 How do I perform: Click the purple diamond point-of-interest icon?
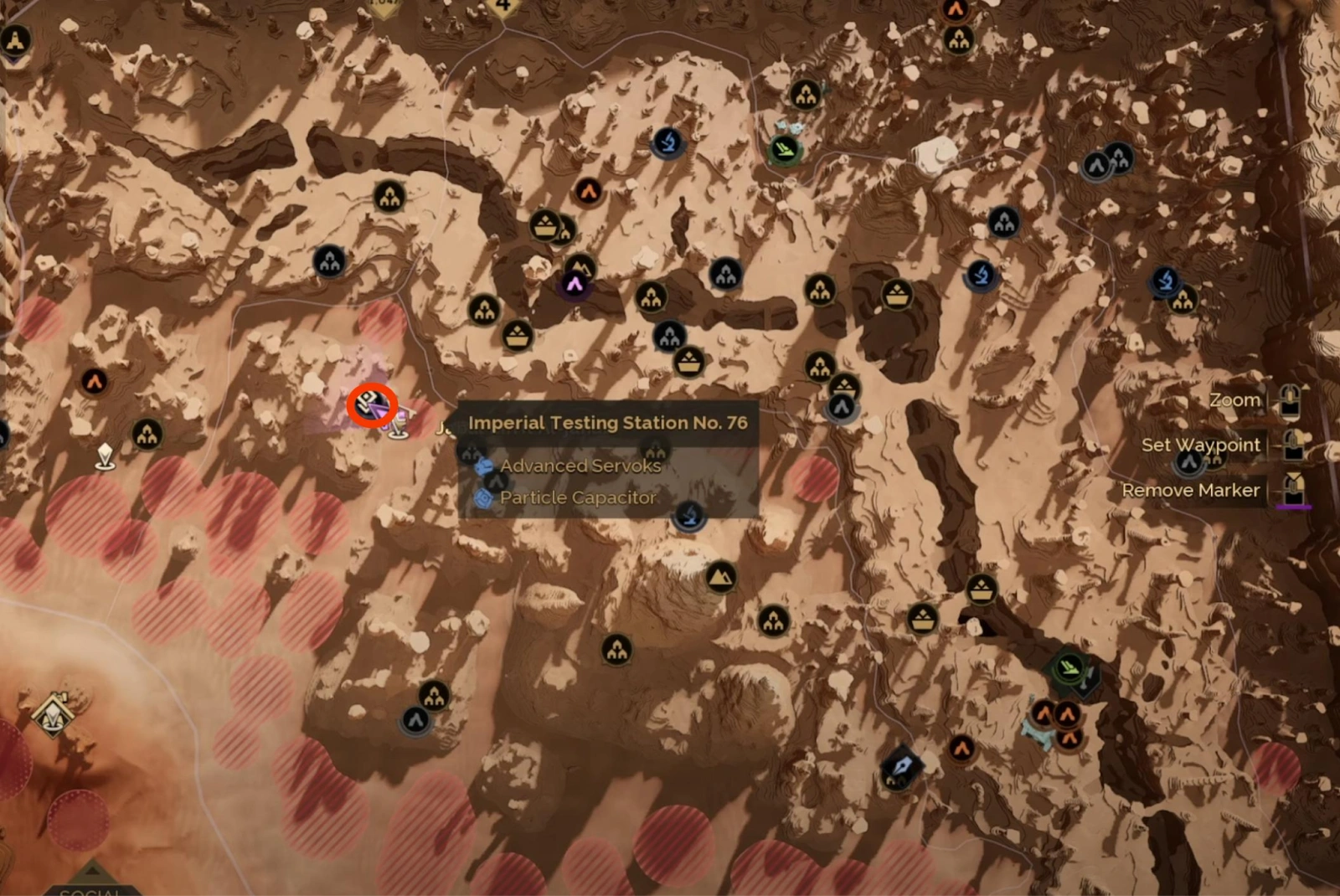click(x=576, y=286)
